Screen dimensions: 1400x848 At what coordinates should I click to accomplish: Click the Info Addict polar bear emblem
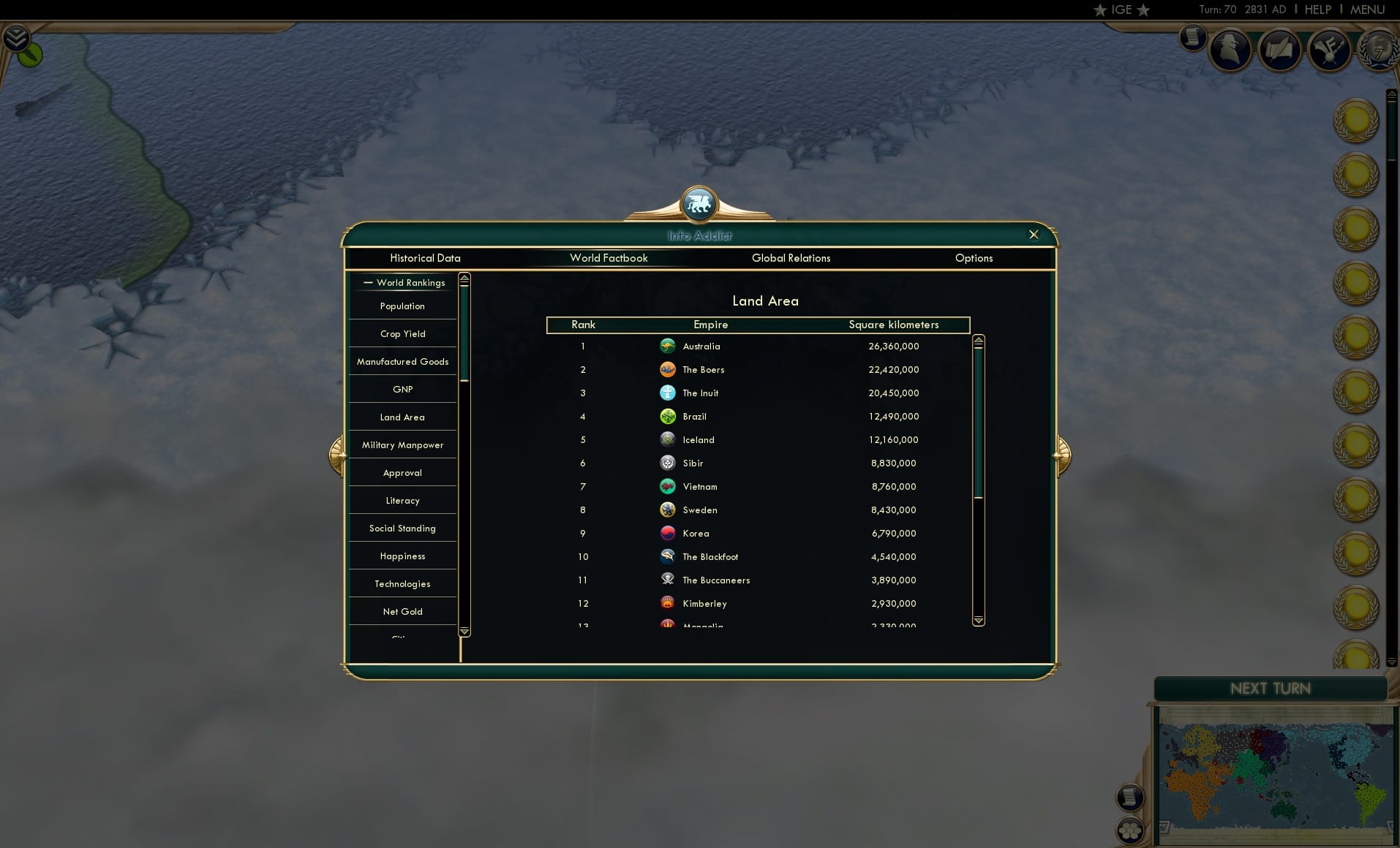[699, 205]
